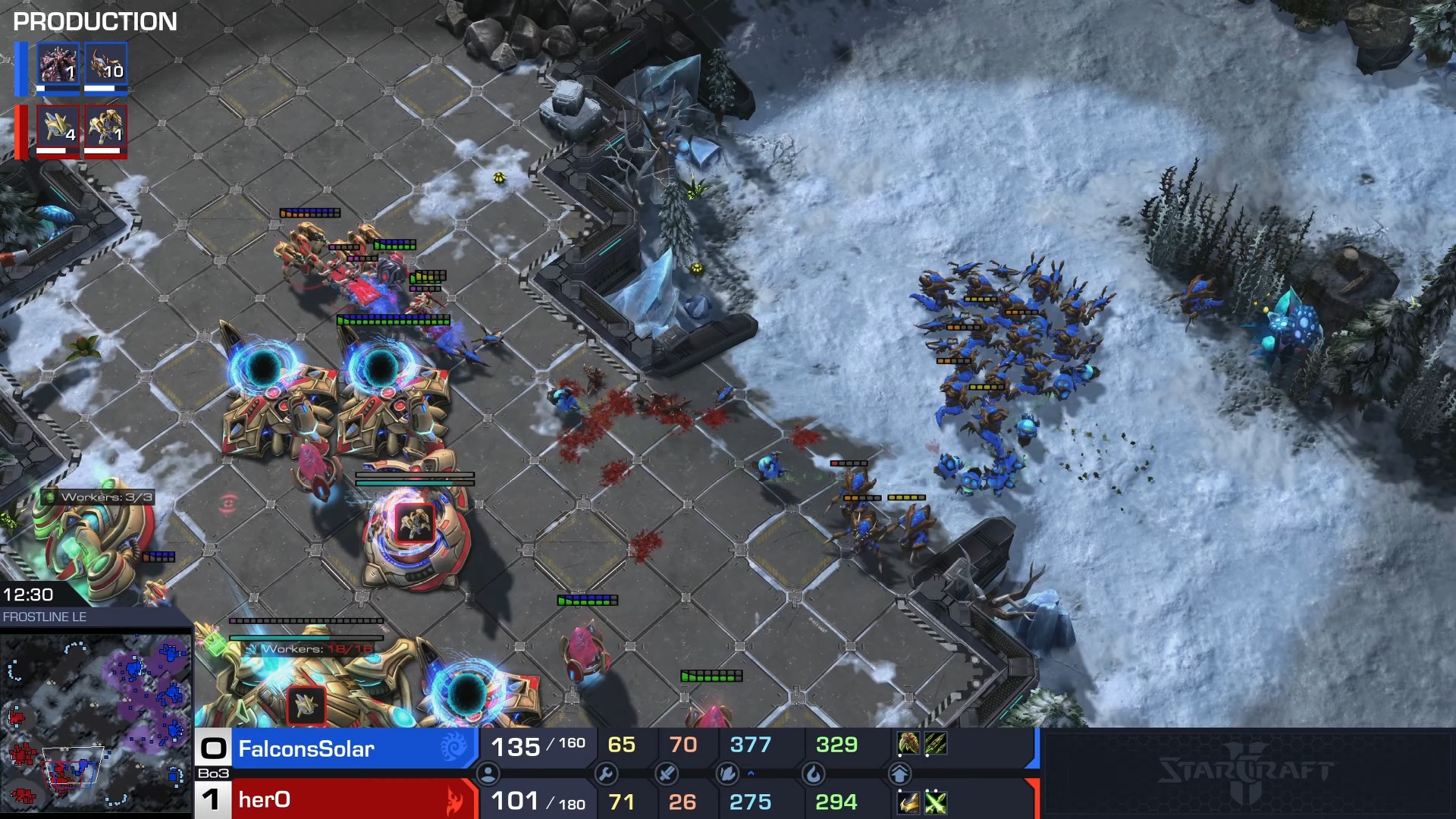The width and height of the screenshot is (1456, 819).
Task: Click the flame icon in the scorebar
Action: point(813,773)
